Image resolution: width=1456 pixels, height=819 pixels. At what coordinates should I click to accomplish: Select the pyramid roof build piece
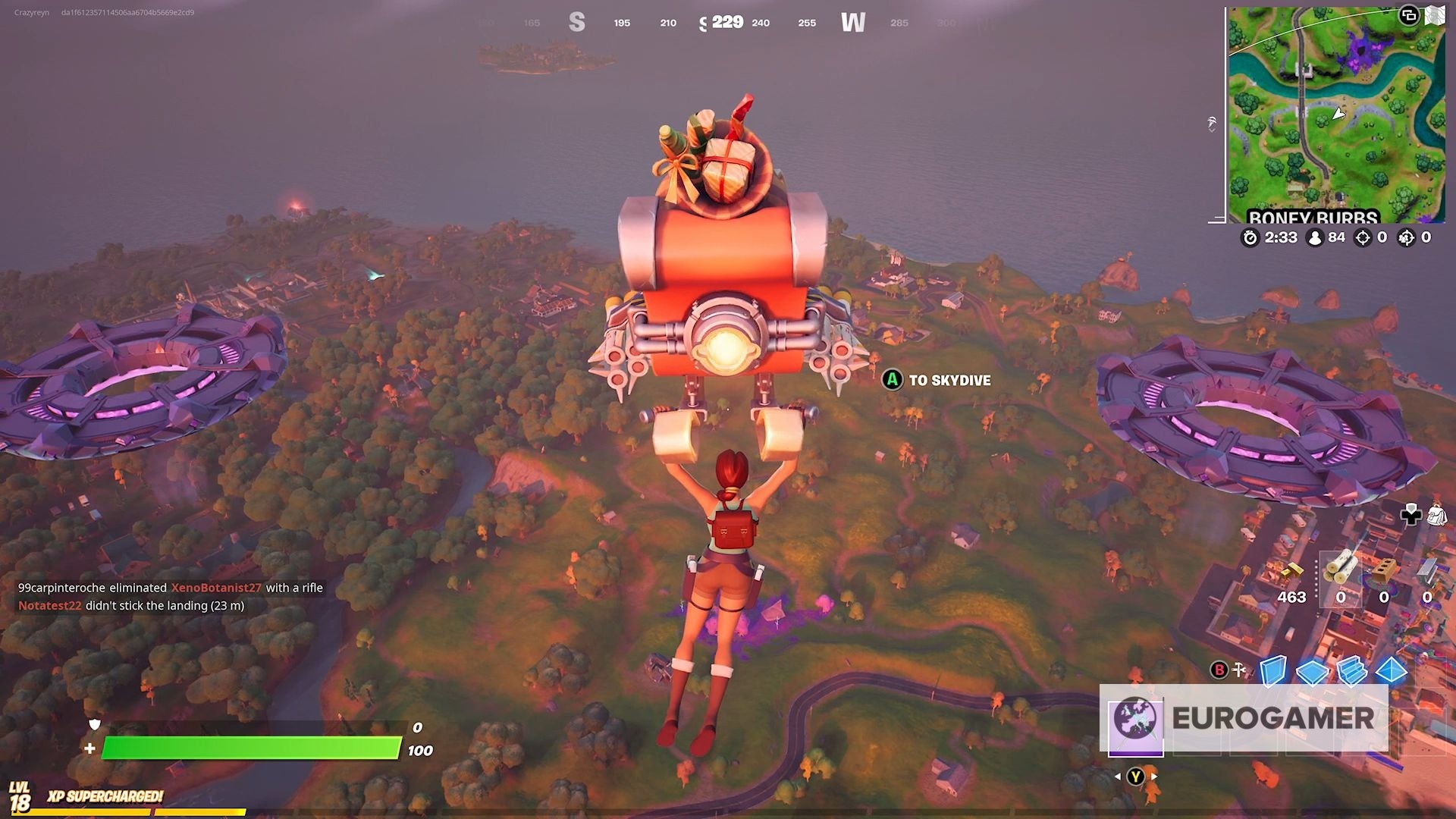(x=1392, y=671)
